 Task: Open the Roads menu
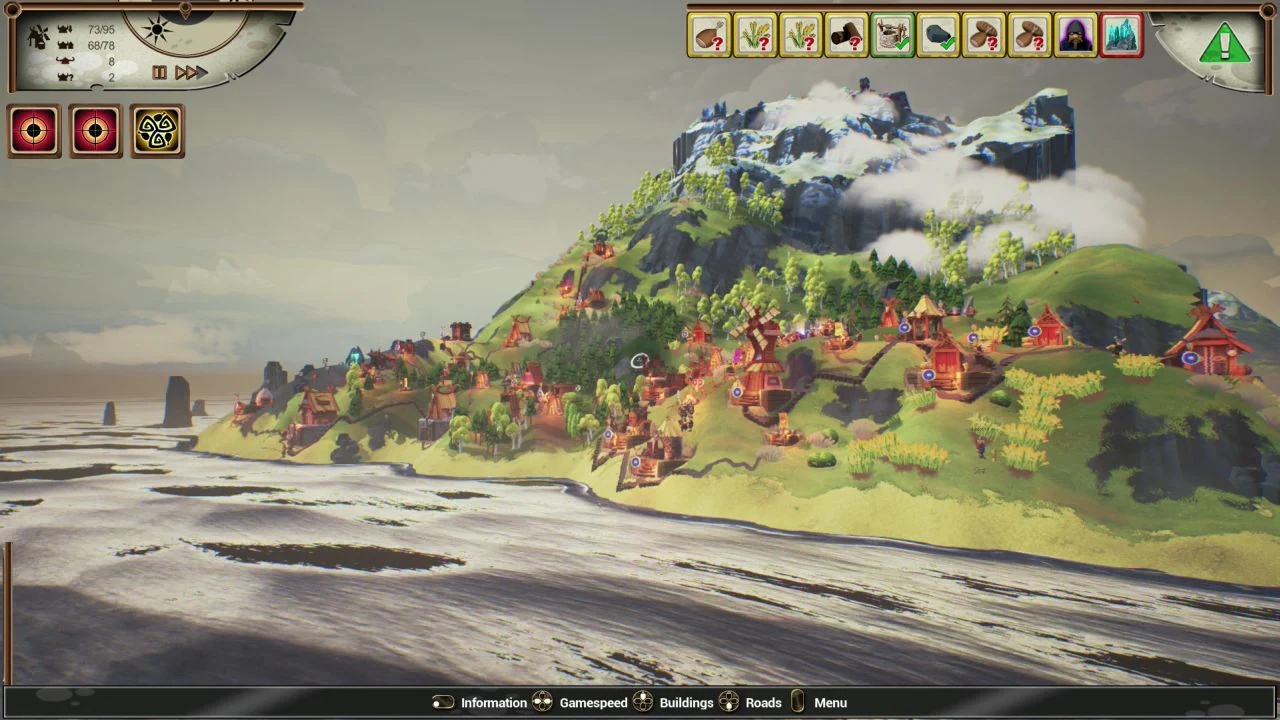click(763, 702)
